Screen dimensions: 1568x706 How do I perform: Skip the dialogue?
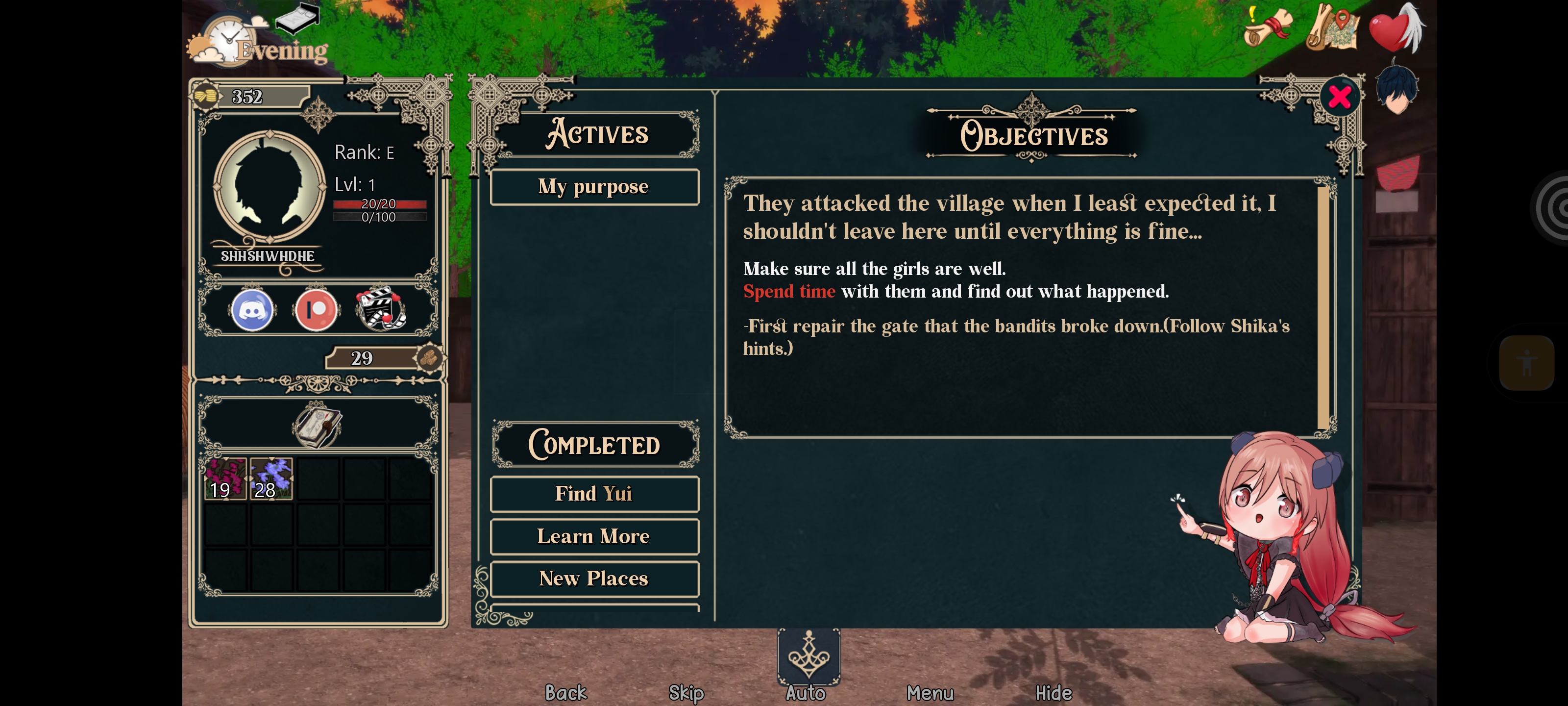click(x=686, y=693)
